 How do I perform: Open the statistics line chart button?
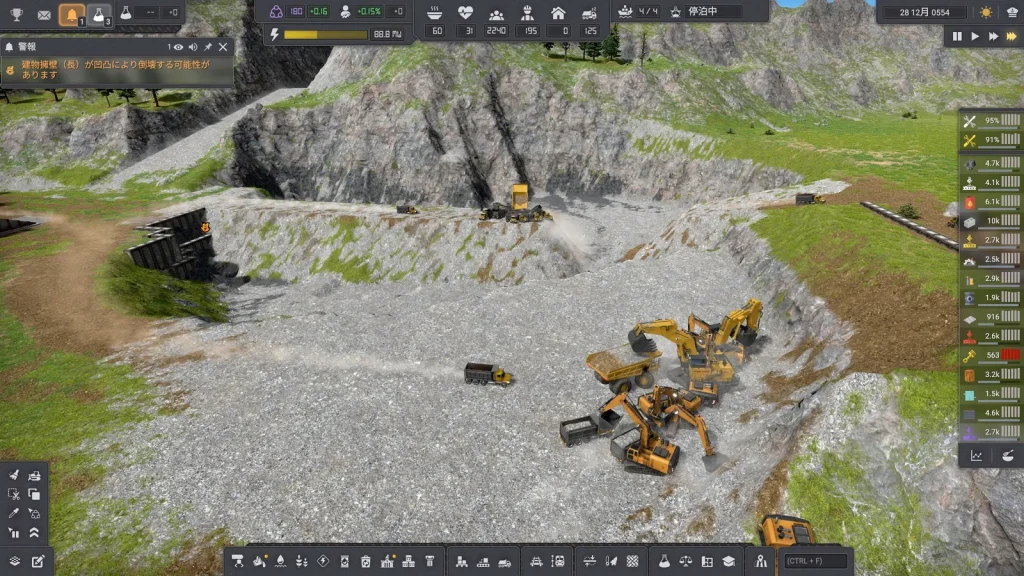976,455
